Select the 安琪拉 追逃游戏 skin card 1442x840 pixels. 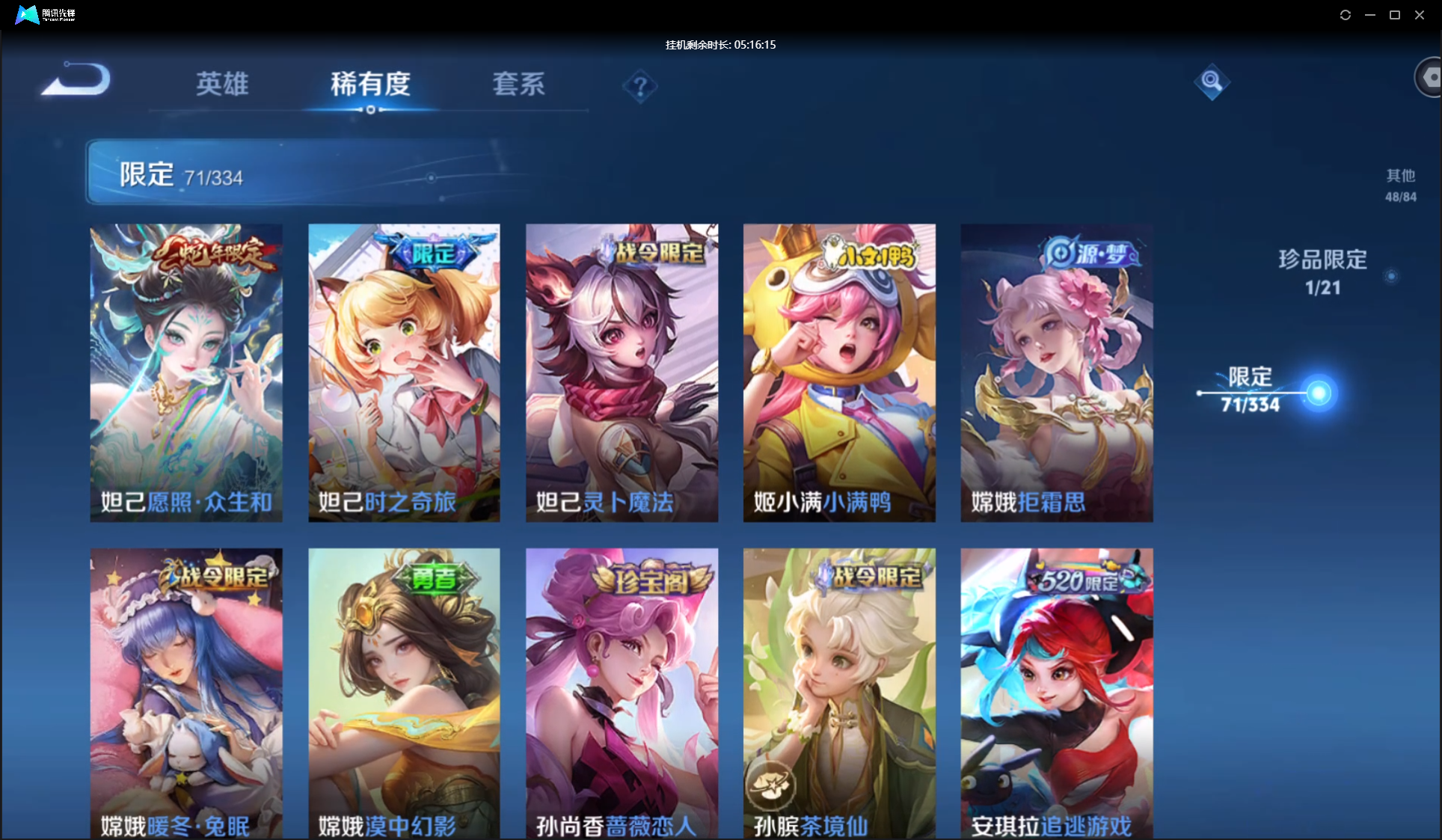coord(1057,693)
